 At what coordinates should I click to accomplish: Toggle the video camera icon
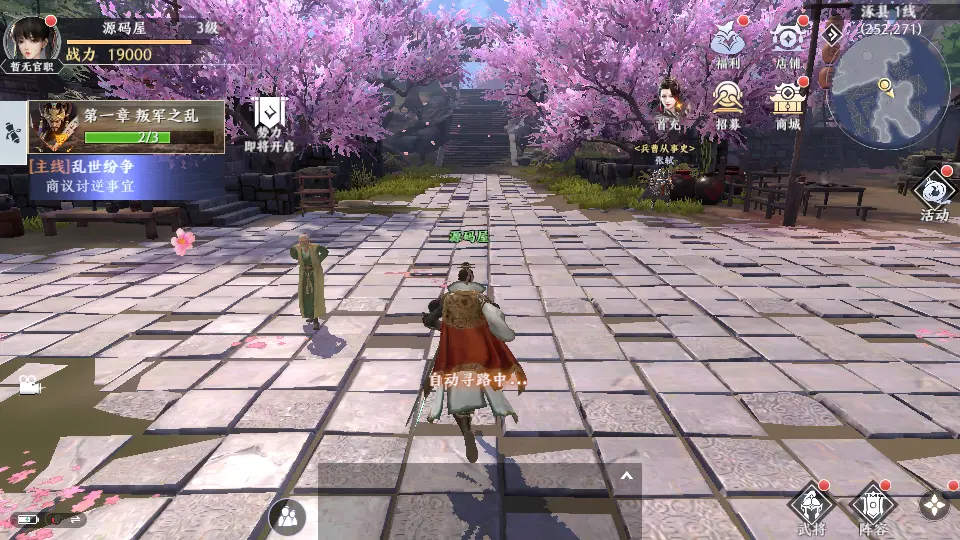coord(28,382)
